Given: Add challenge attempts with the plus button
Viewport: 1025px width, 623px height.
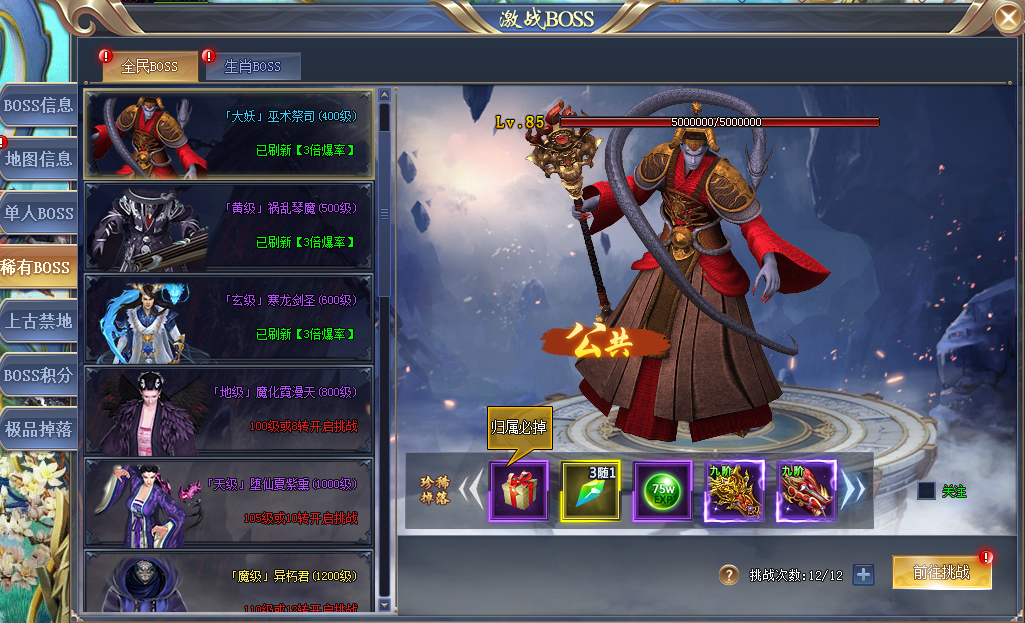Looking at the screenshot, I should [x=863, y=575].
